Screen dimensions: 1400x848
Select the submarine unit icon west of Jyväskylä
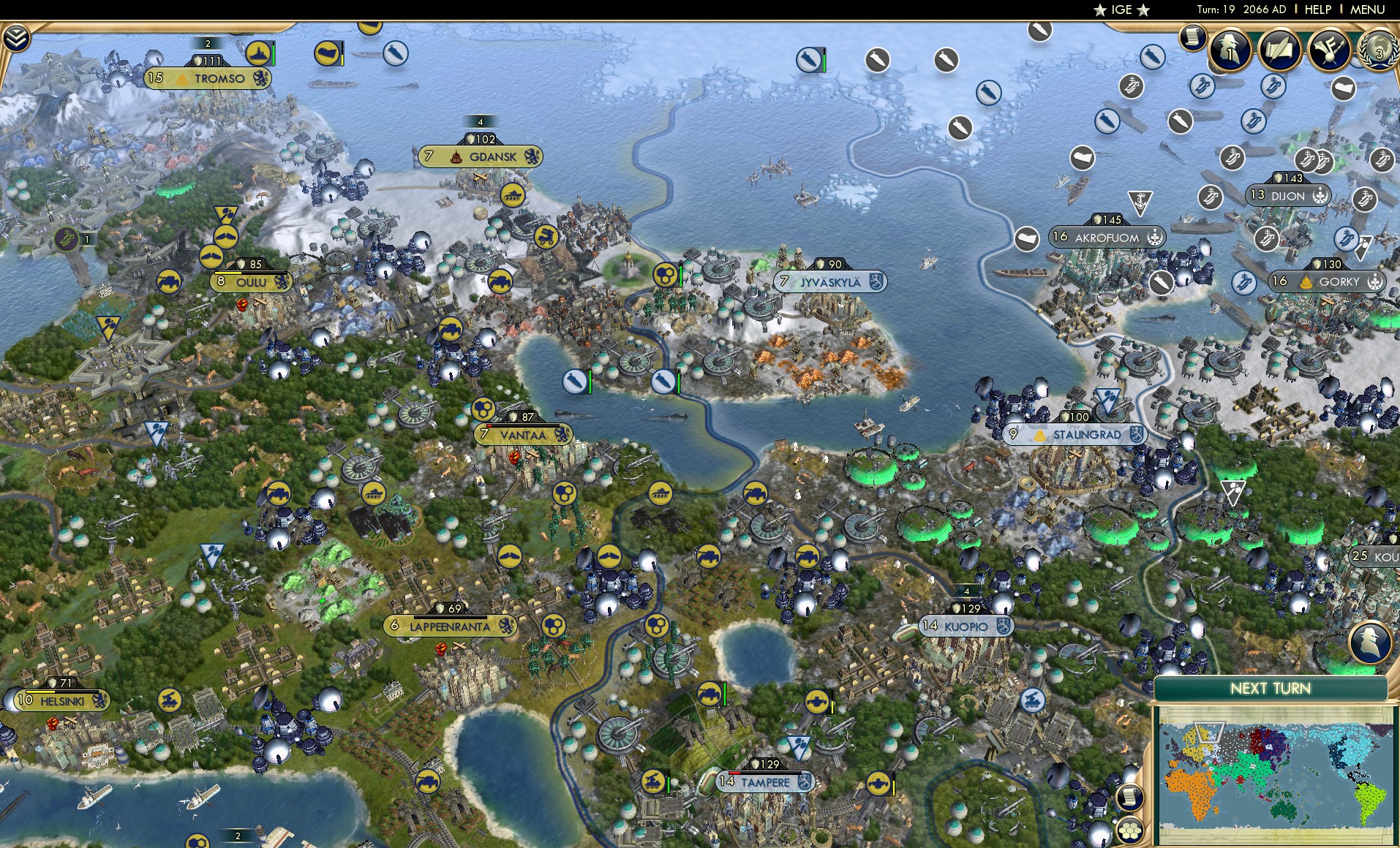(x=663, y=381)
